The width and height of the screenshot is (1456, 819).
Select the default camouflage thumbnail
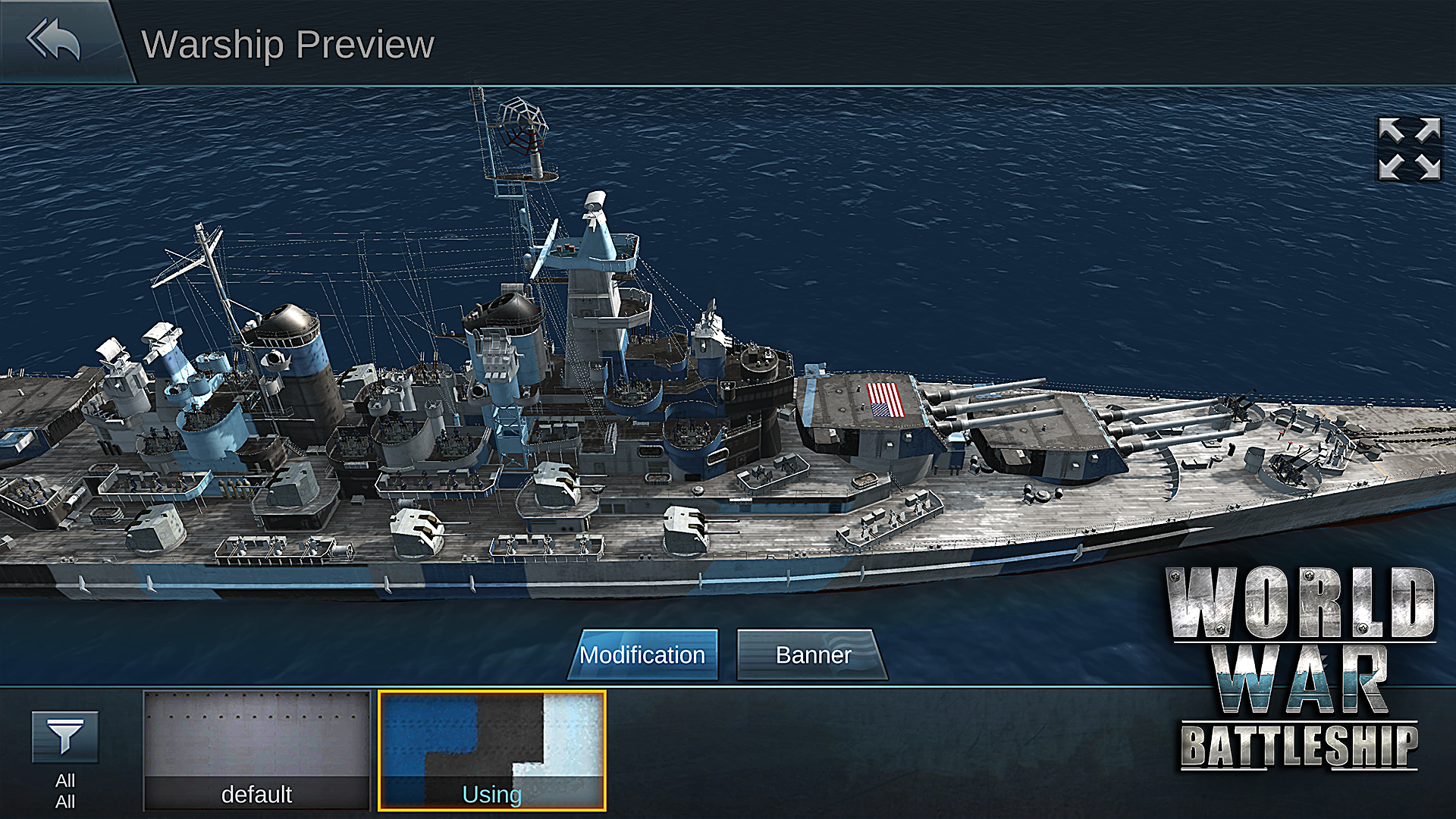pyautogui.click(x=256, y=750)
